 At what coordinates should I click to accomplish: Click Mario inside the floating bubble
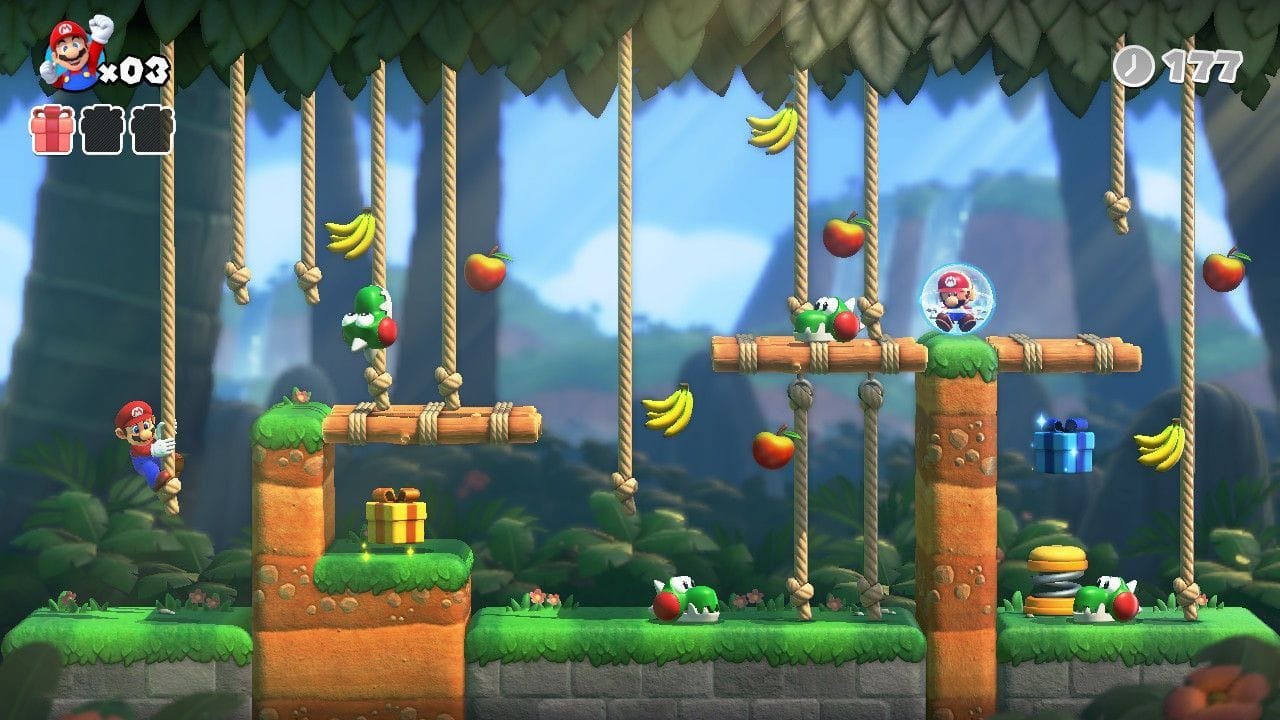point(956,297)
